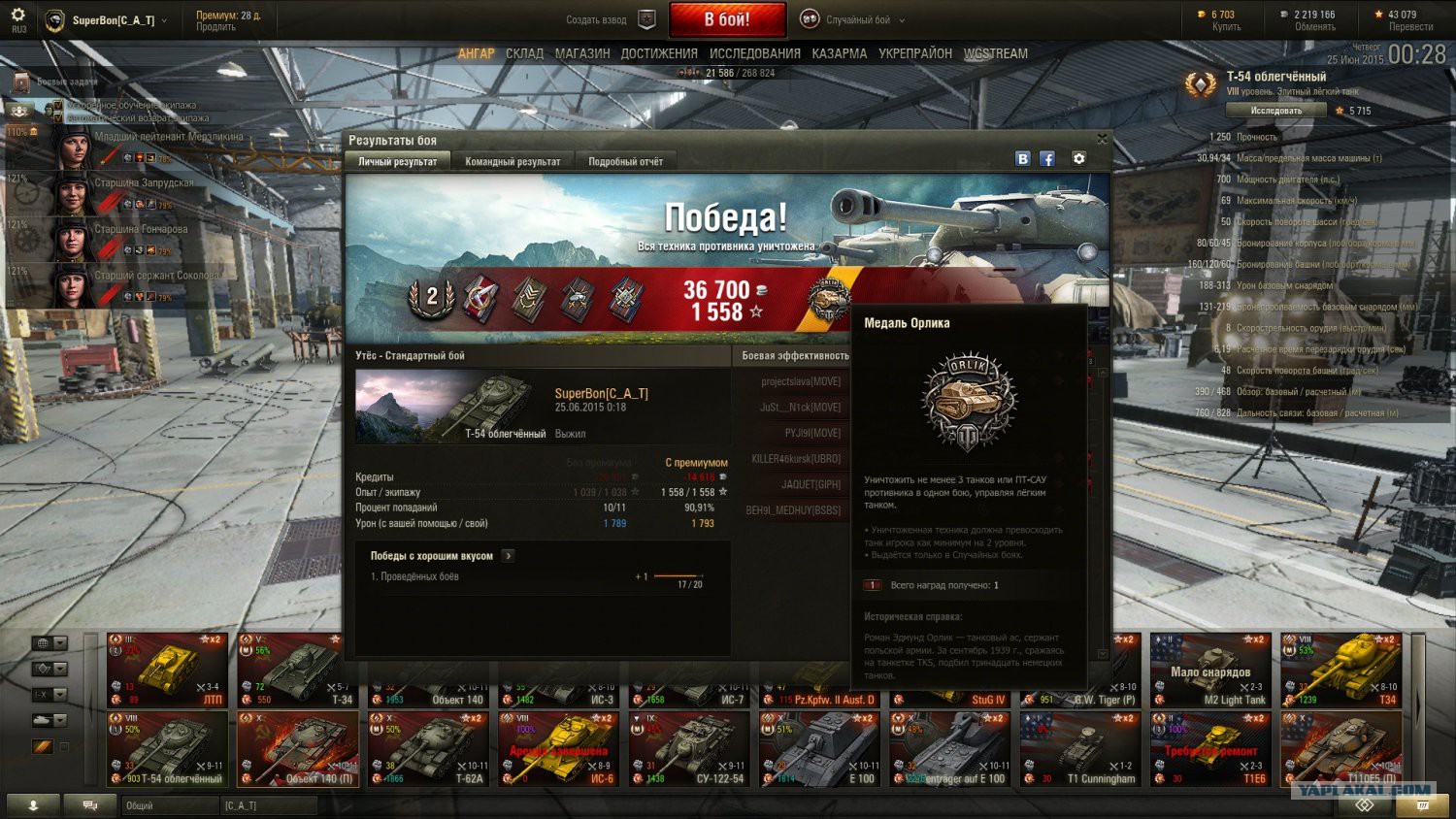Open the ИССЛЕДОВАНИЯ tech tree
Viewport: 1456px width, 819px height.
[x=755, y=54]
